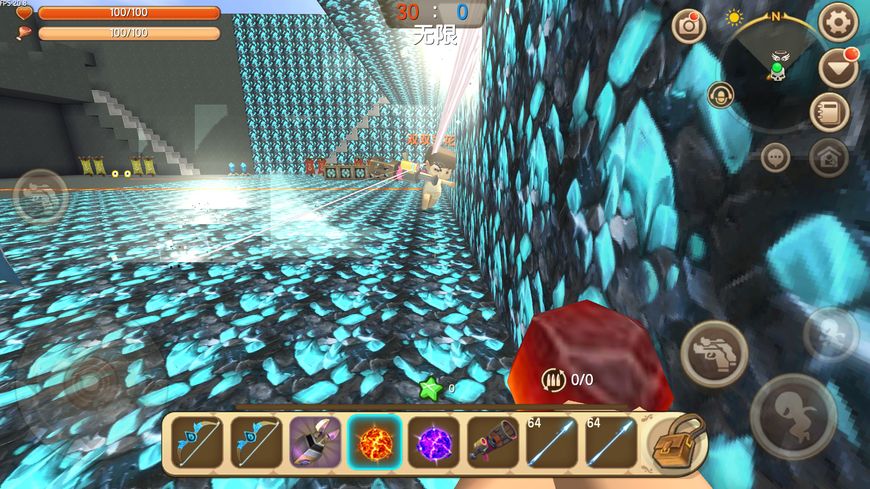
Task: Open the backpack inventory
Action: click(x=677, y=444)
